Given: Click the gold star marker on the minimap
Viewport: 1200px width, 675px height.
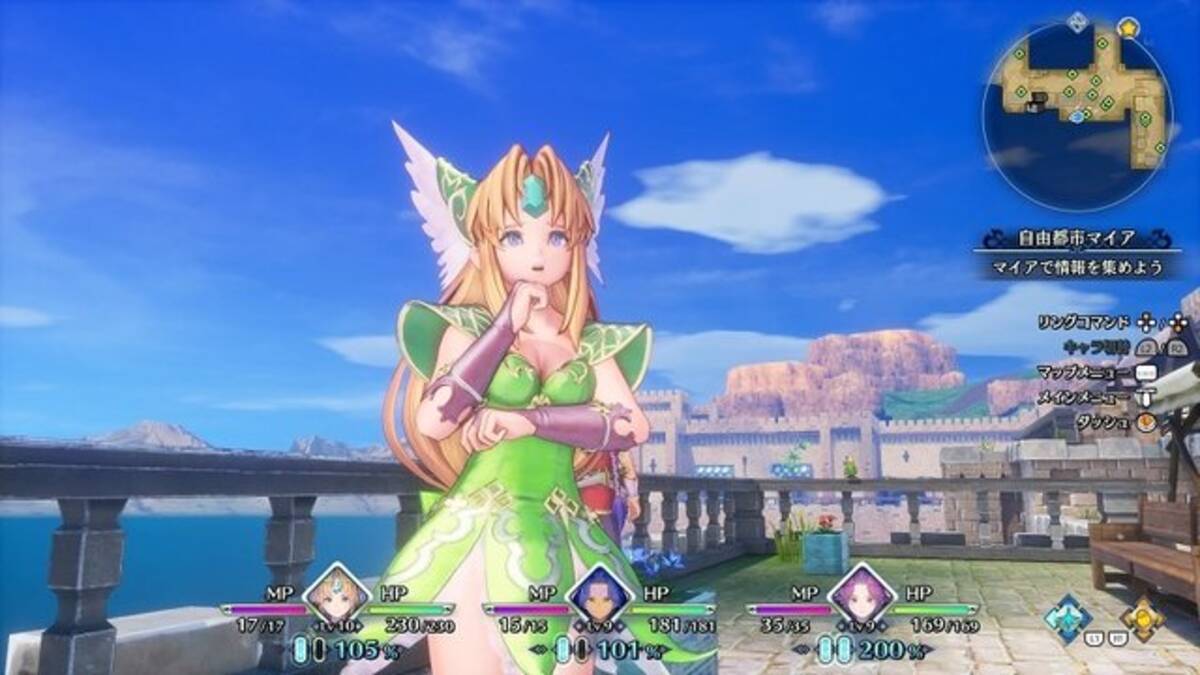Looking at the screenshot, I should tap(1129, 26).
